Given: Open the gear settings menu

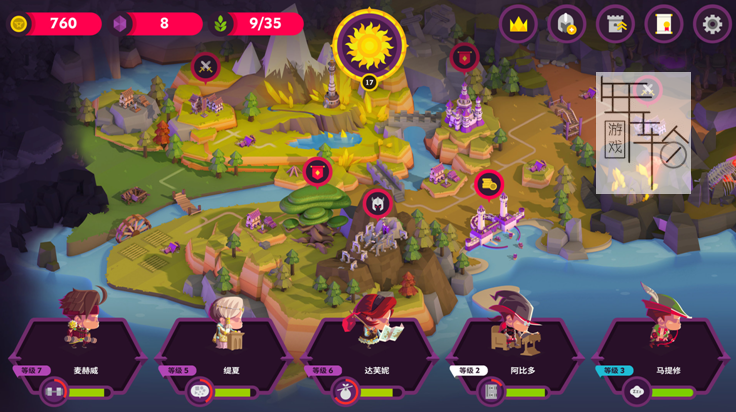Looking at the screenshot, I should click(x=712, y=24).
